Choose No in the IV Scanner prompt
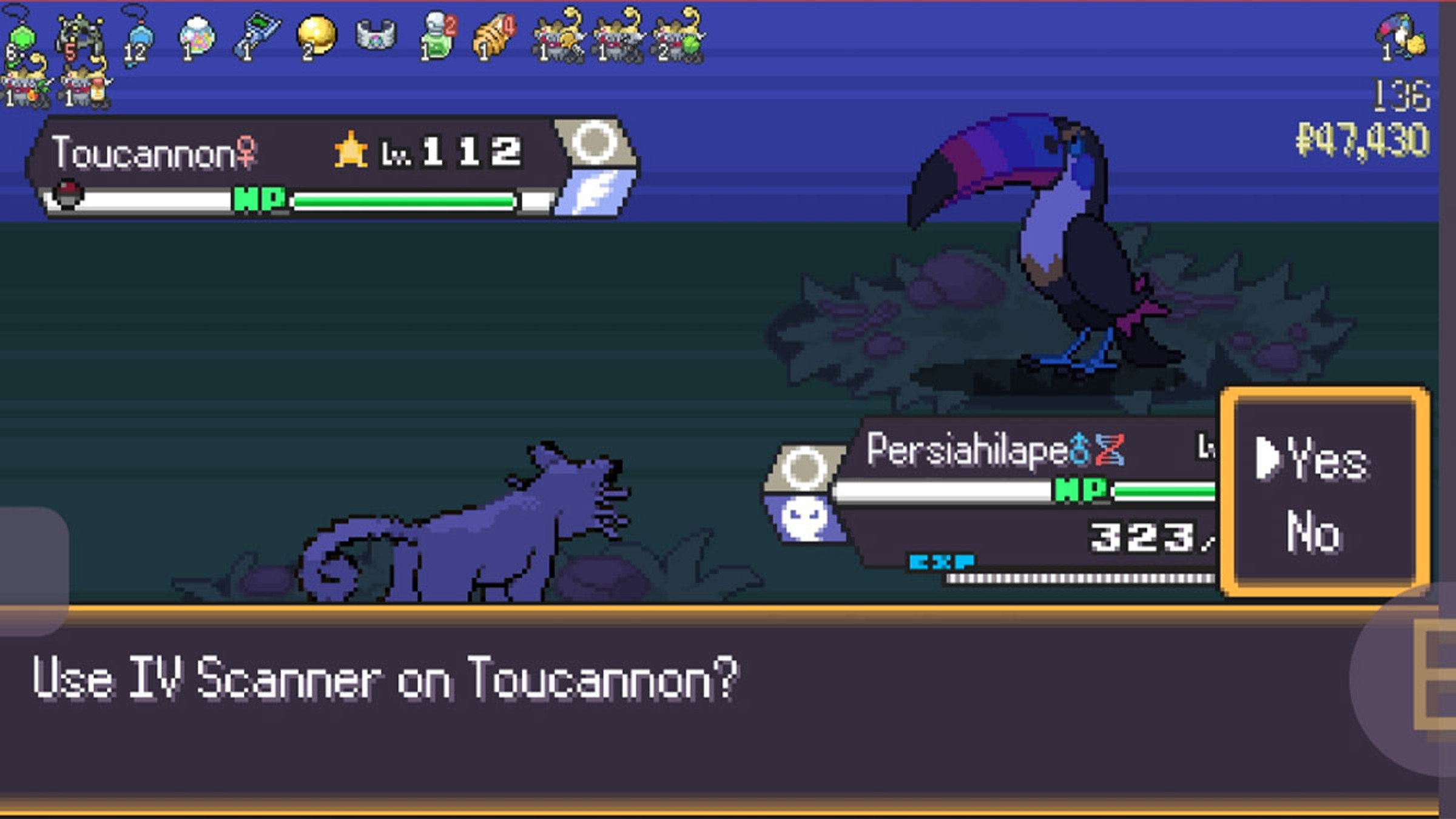 pyautogui.click(x=1313, y=533)
